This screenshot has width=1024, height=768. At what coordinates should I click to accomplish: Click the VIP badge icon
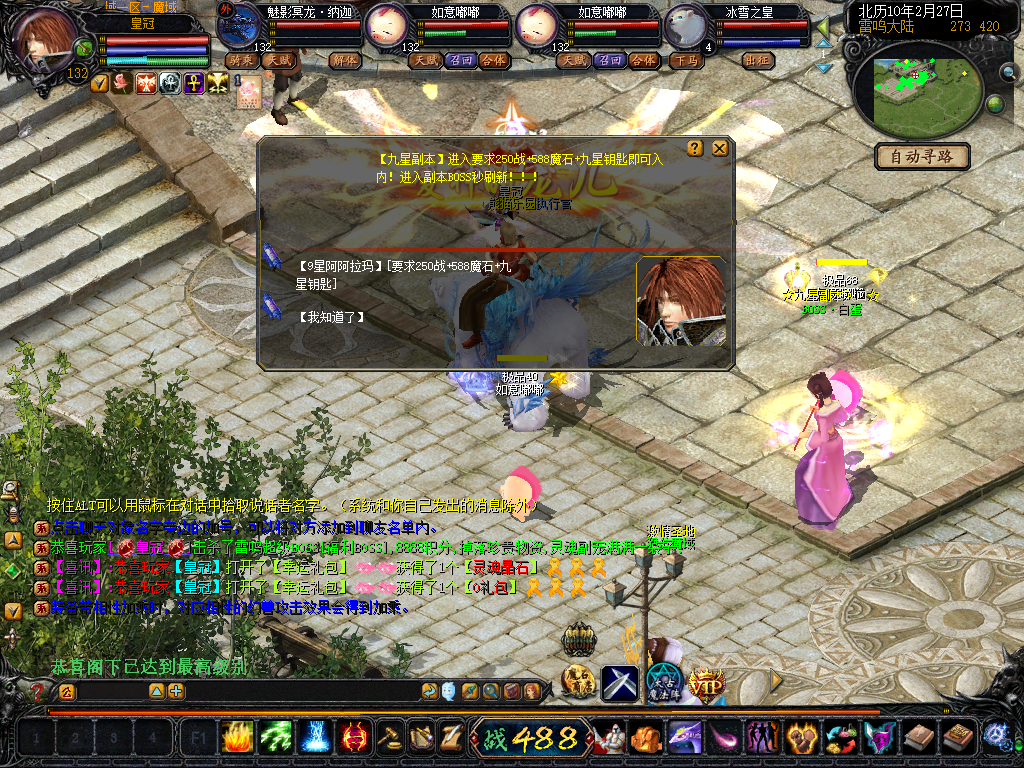(706, 684)
